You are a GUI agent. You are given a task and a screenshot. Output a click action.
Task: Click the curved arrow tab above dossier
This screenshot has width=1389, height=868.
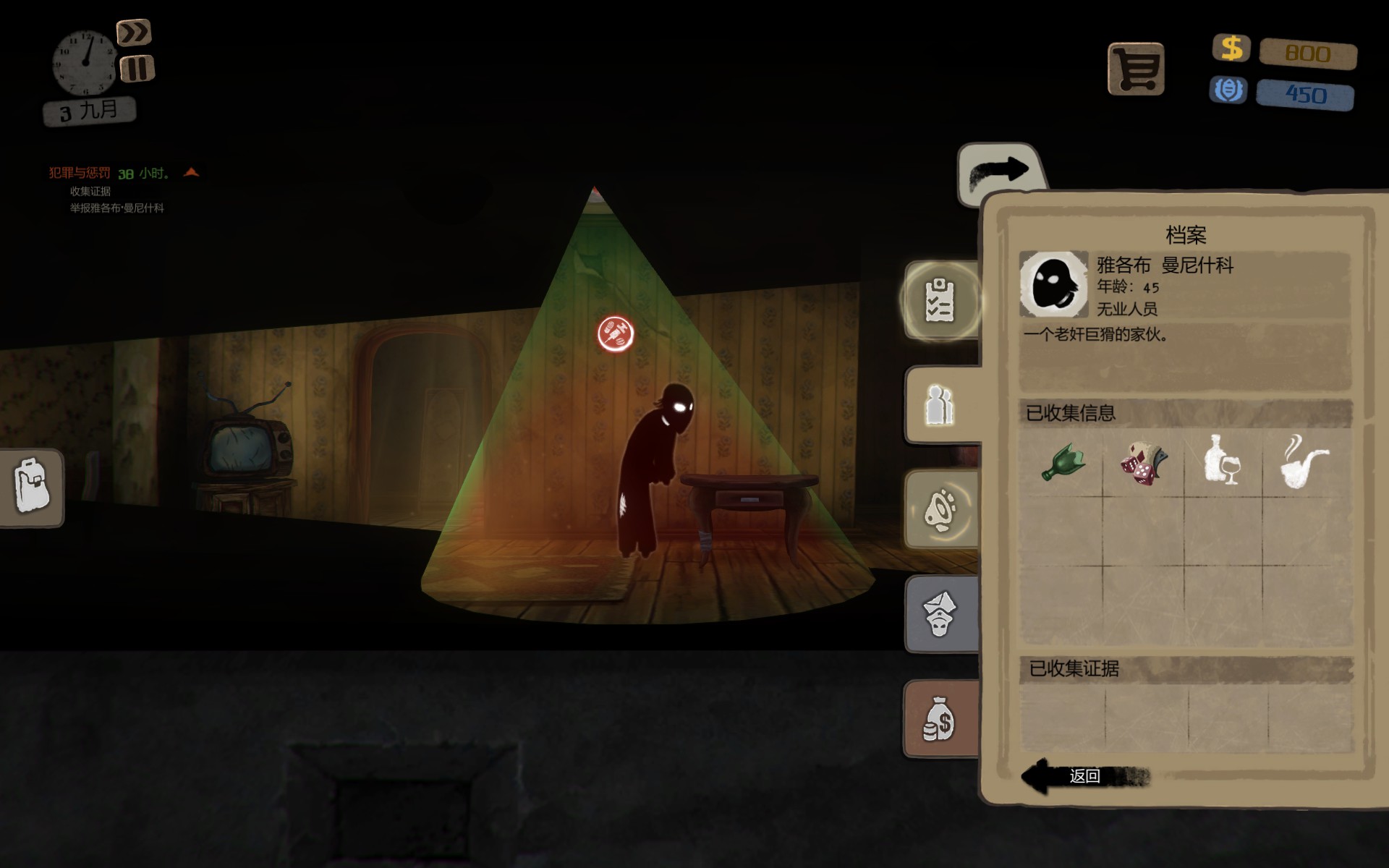(x=999, y=172)
